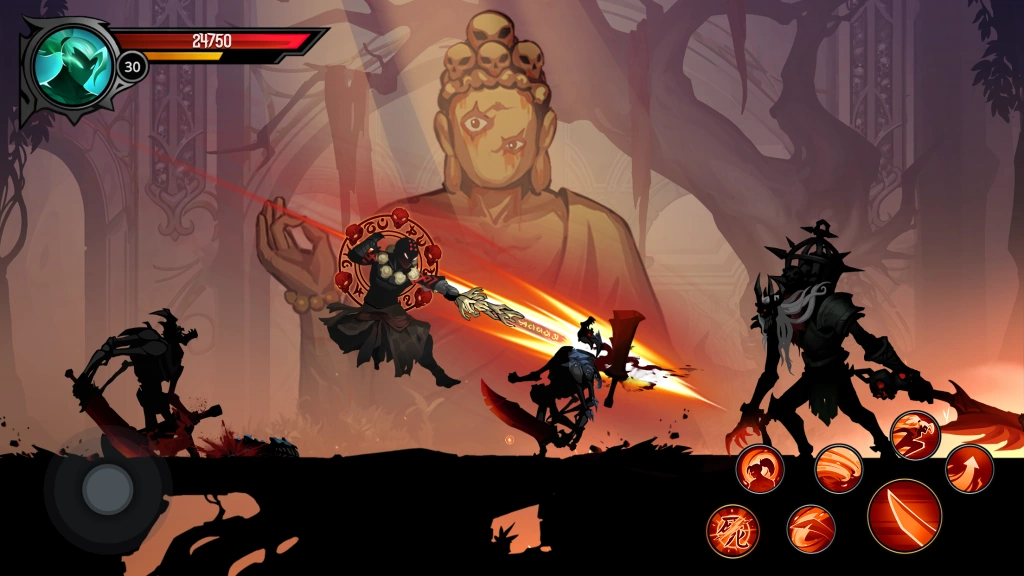The width and height of the screenshot is (1024, 576).
Task: Tap the large blade attack button
Action: click(904, 516)
